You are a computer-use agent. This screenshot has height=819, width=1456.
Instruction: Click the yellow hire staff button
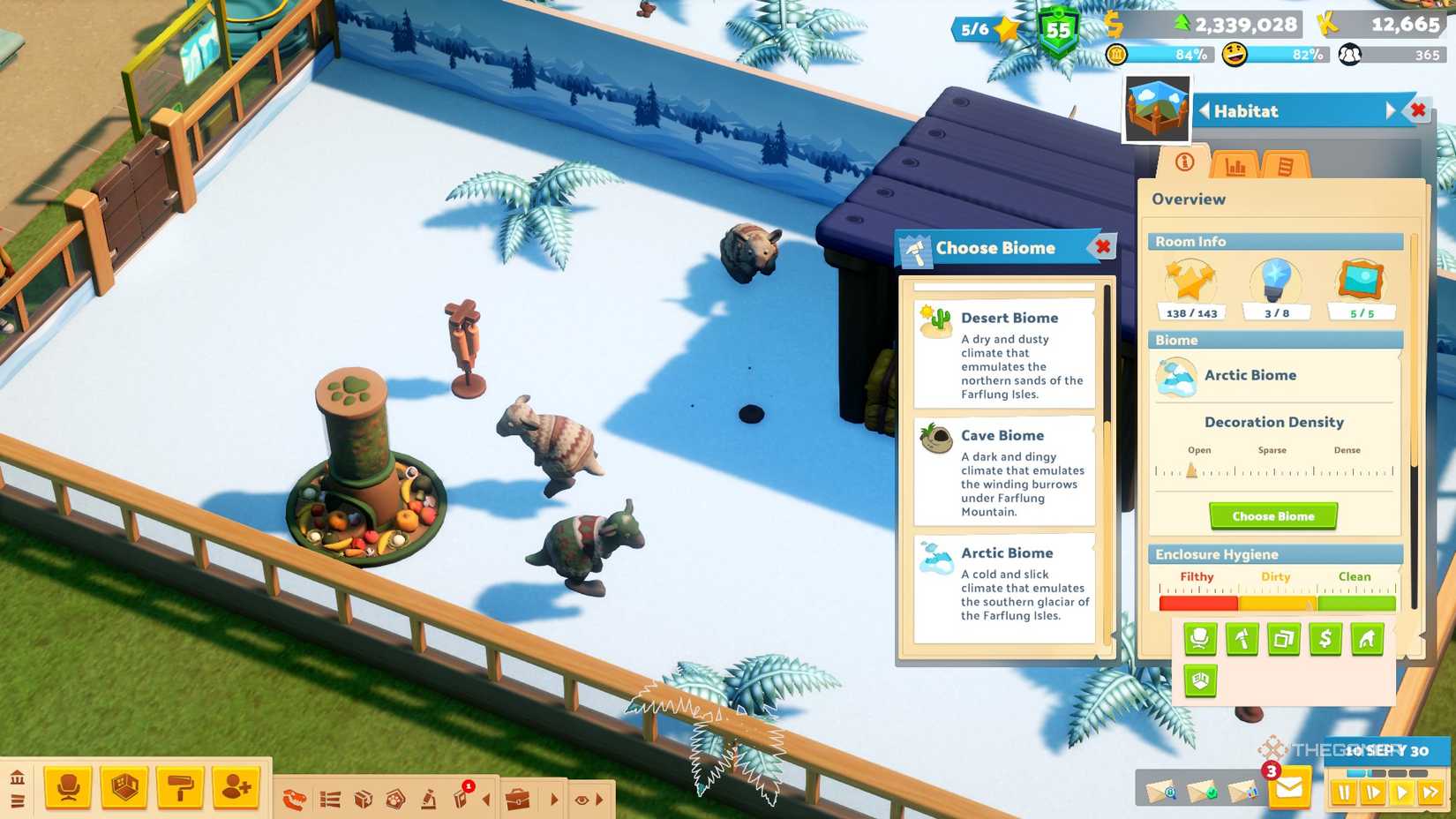click(x=236, y=787)
